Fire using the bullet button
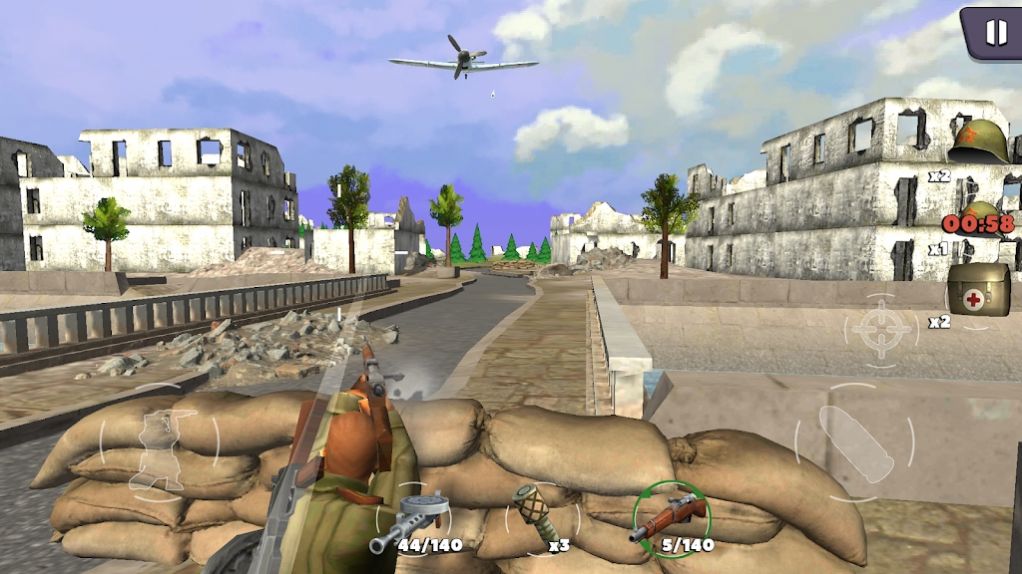This screenshot has width=1022, height=574. 853,441
